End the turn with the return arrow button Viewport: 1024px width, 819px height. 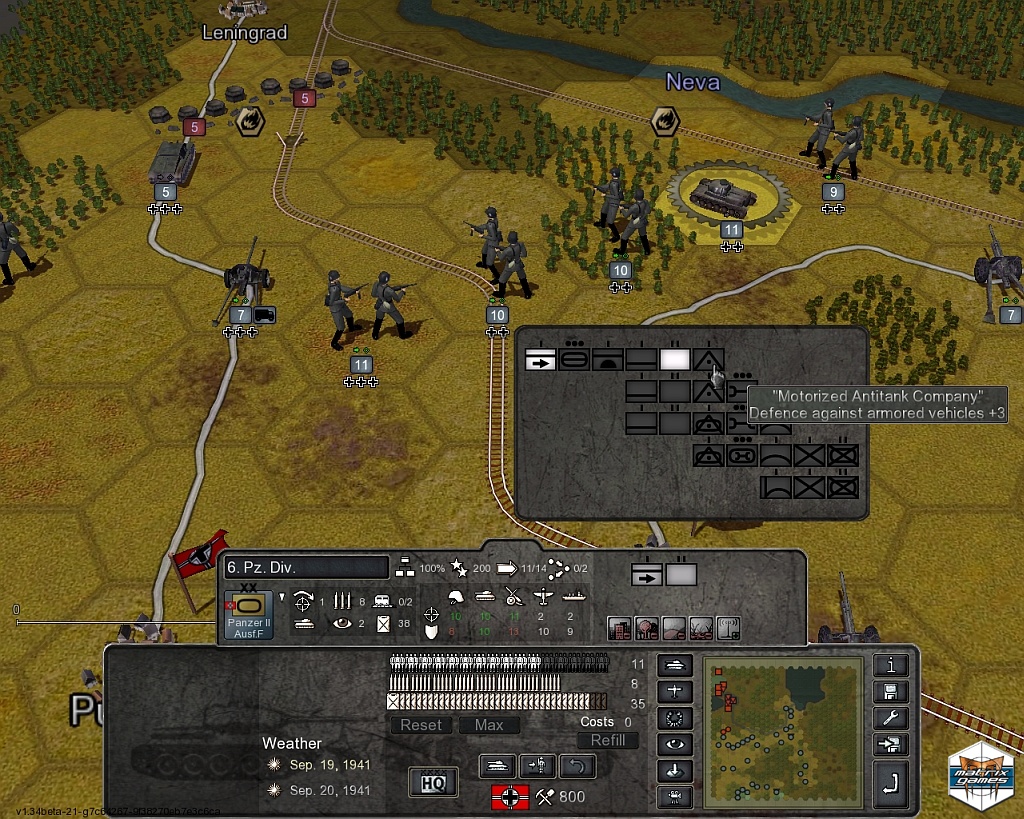click(890, 787)
